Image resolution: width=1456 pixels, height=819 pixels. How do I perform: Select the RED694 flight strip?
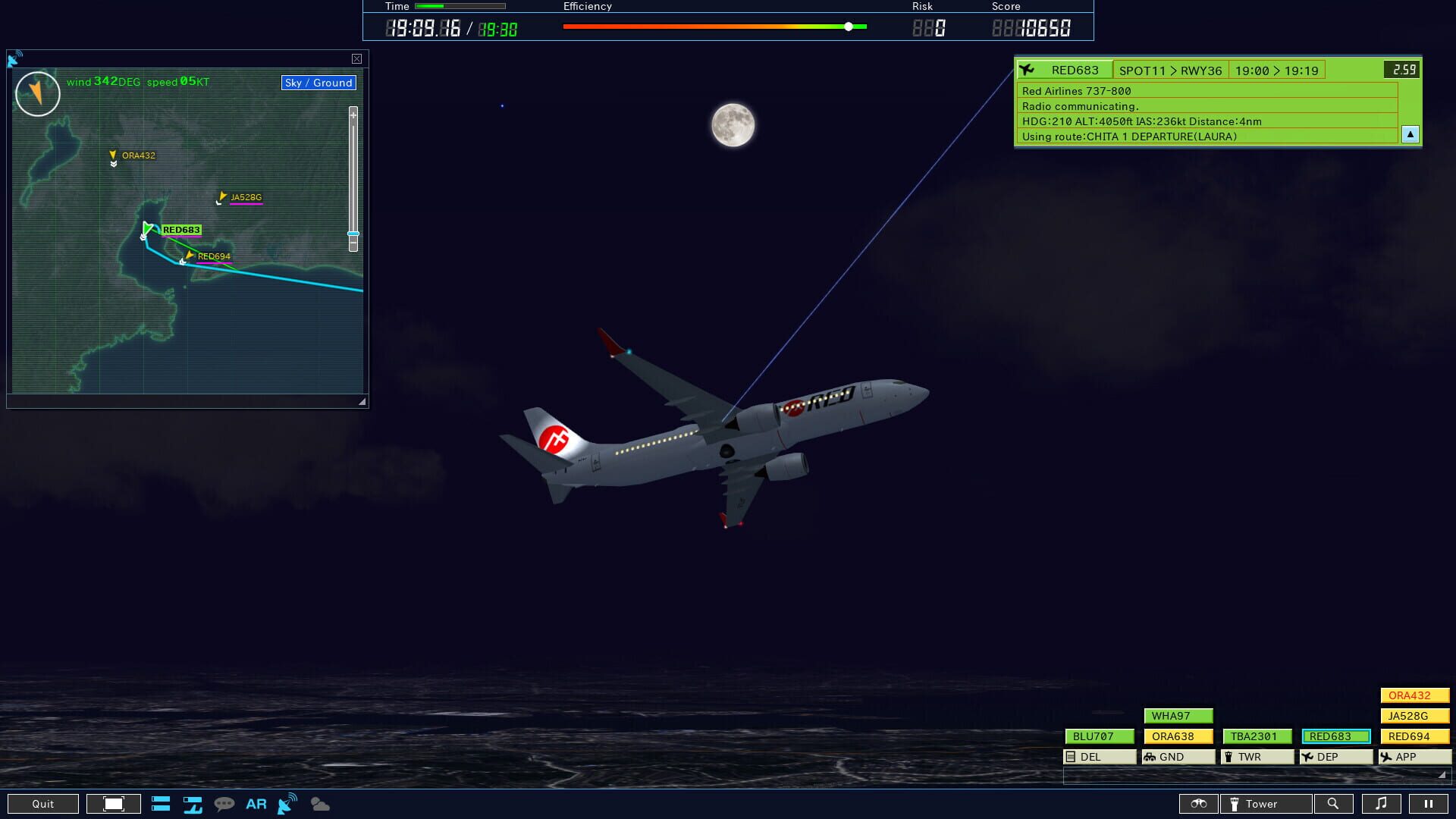point(1414,736)
